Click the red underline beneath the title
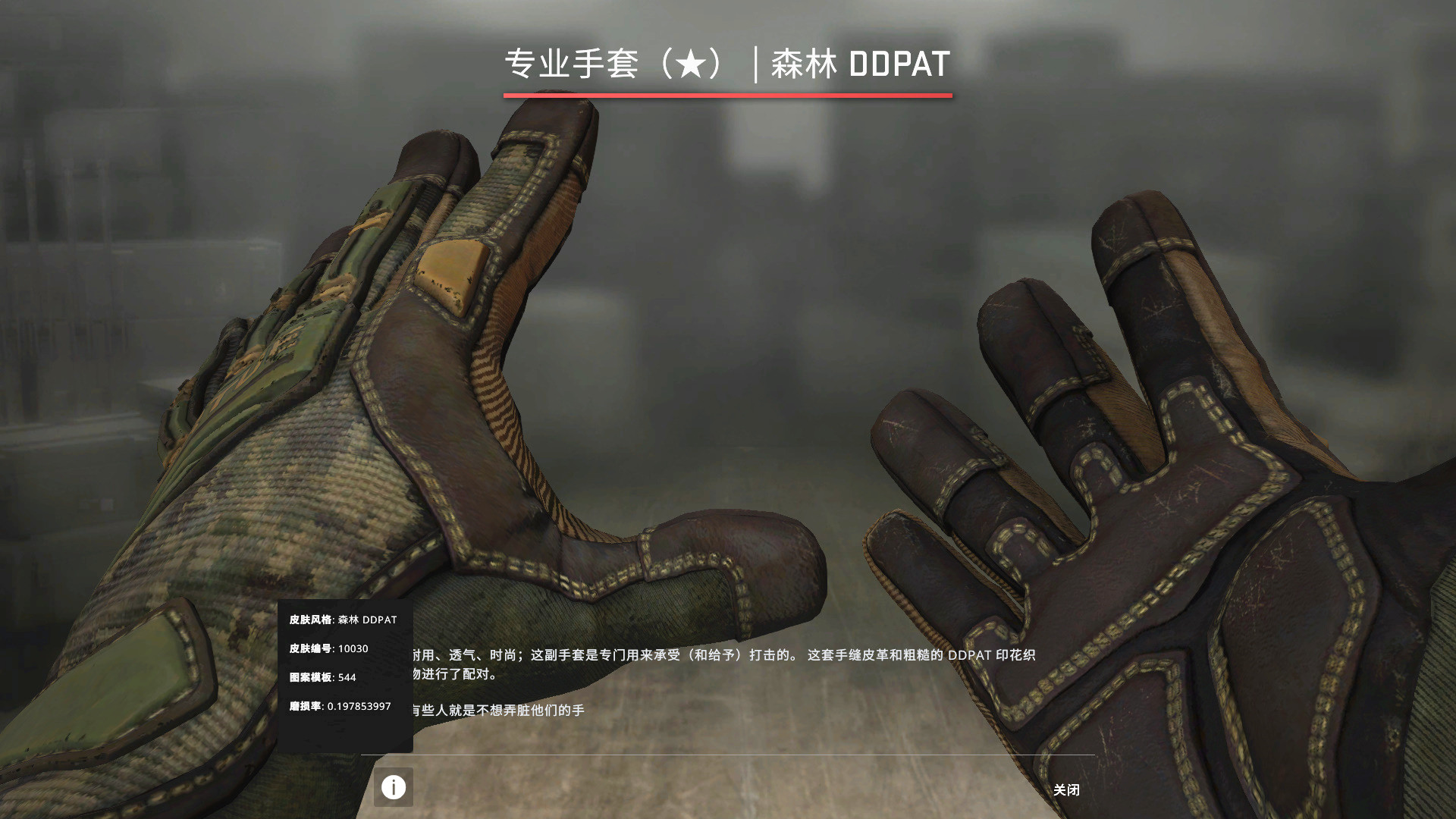The height and width of the screenshot is (819, 1456). pos(728,96)
